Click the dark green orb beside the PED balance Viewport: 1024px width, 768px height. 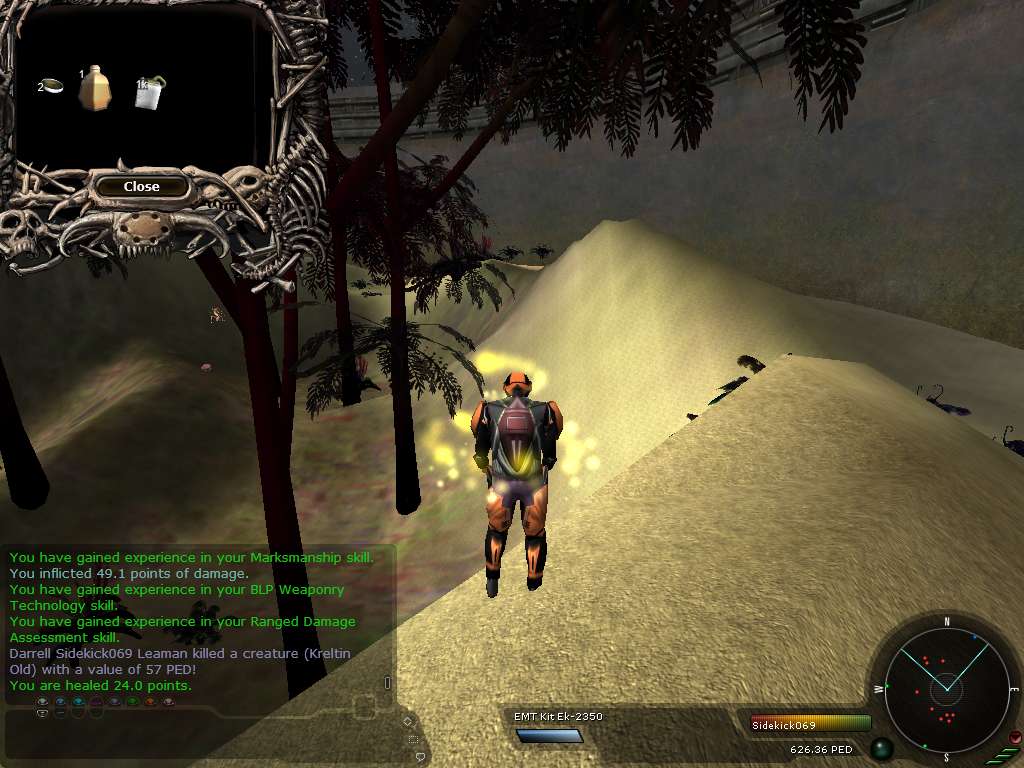pos(881,748)
